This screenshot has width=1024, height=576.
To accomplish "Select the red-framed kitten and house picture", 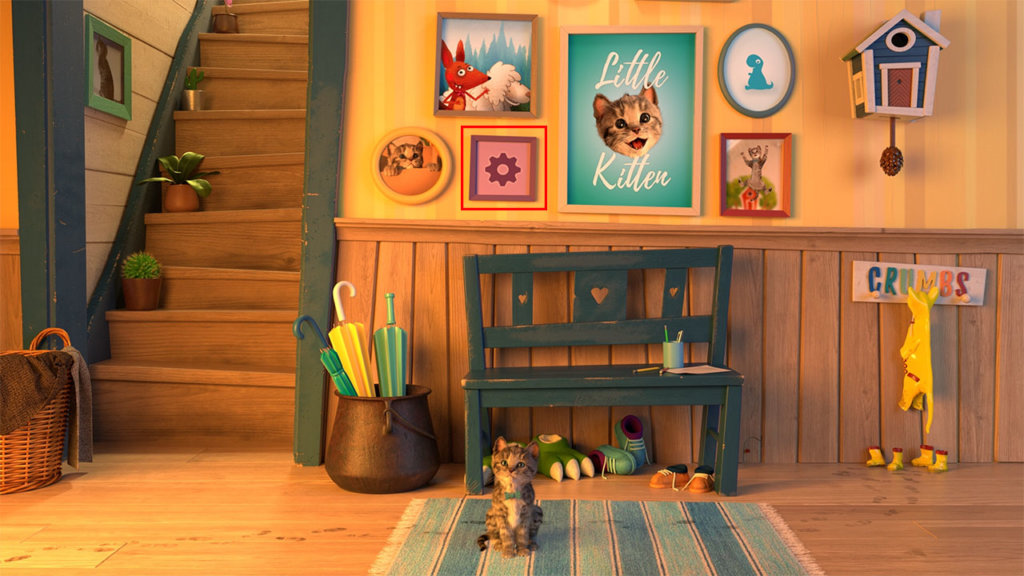I will pyautogui.click(x=755, y=175).
